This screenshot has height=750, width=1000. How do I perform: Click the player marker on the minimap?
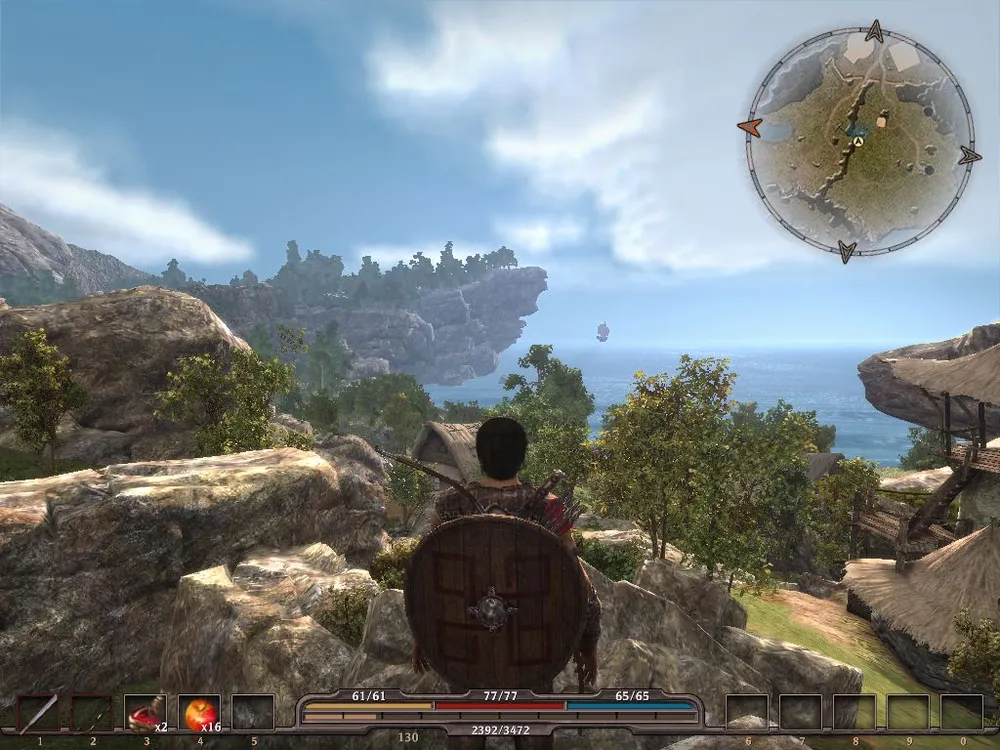[858, 142]
